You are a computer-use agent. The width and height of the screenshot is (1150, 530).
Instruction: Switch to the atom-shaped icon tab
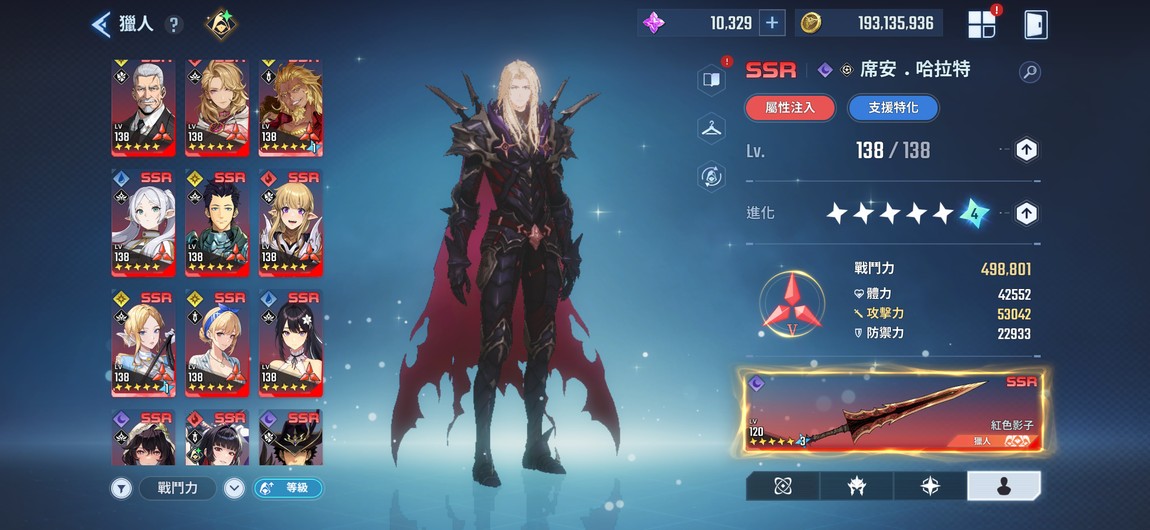[x=782, y=486]
